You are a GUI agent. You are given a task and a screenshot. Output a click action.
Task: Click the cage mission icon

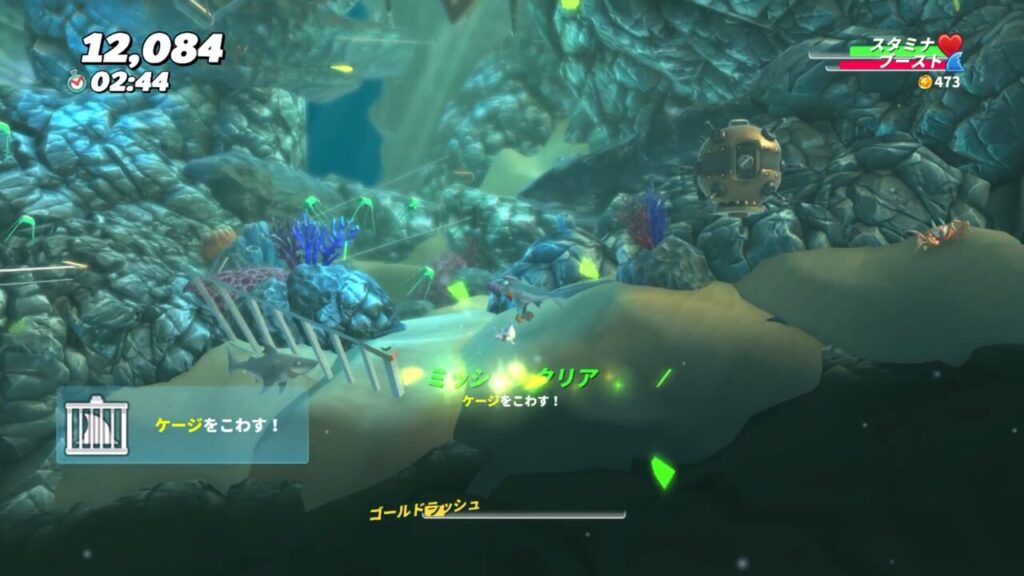tap(96, 425)
